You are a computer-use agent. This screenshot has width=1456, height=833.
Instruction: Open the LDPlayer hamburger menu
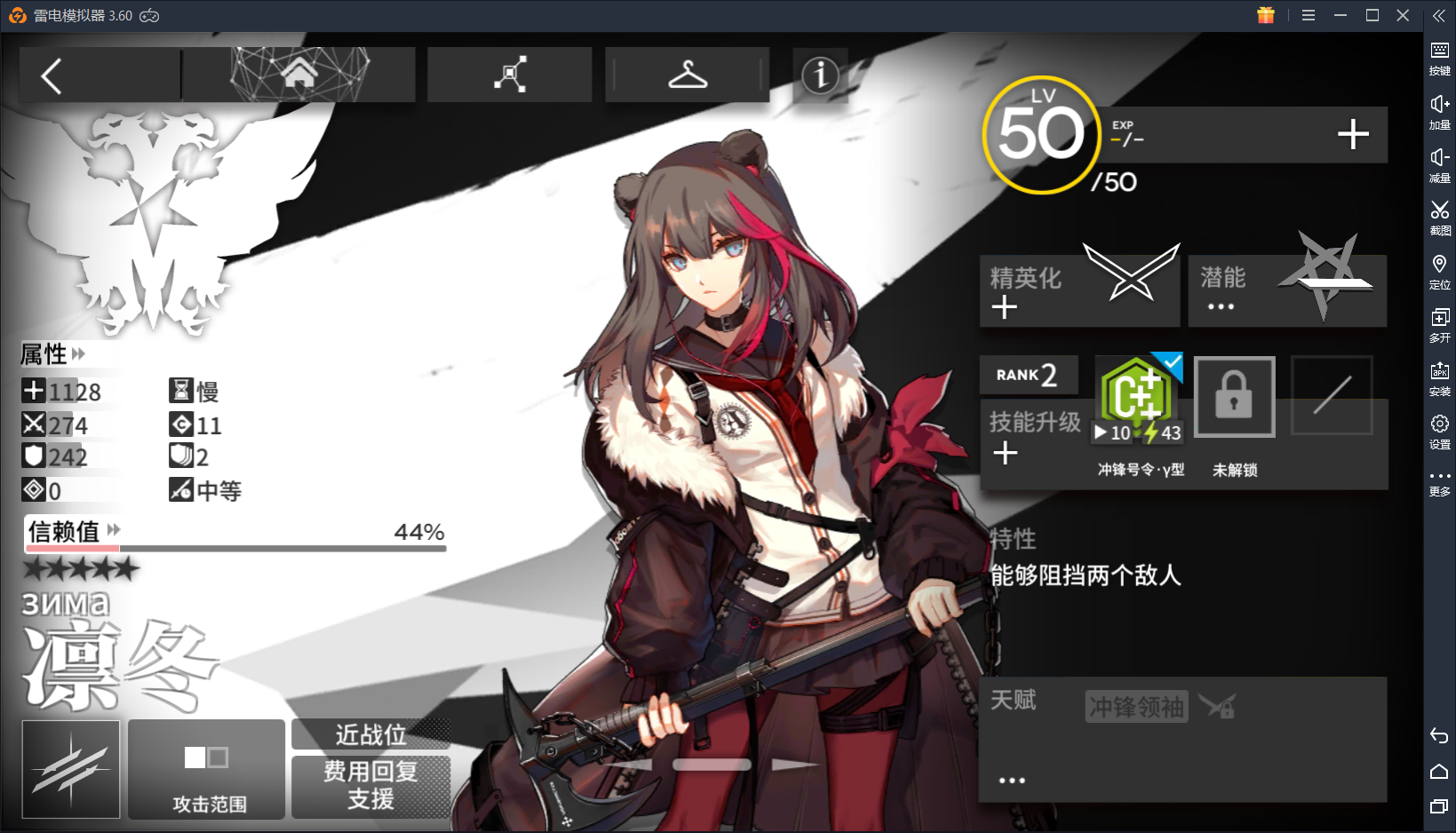tap(1308, 15)
